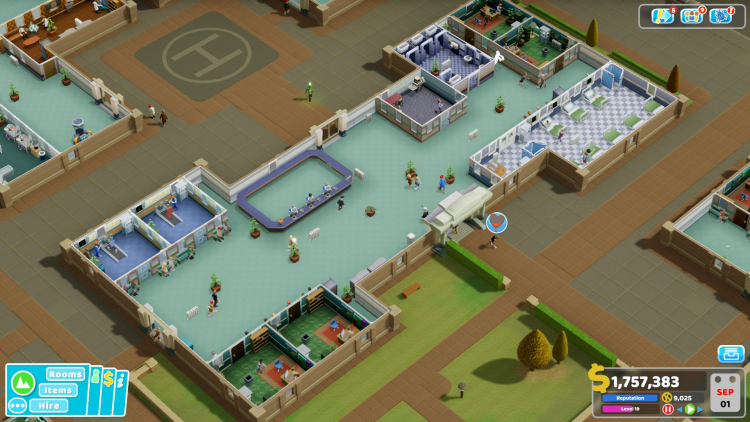Open the blue germ notification icon

[x=720, y=16]
